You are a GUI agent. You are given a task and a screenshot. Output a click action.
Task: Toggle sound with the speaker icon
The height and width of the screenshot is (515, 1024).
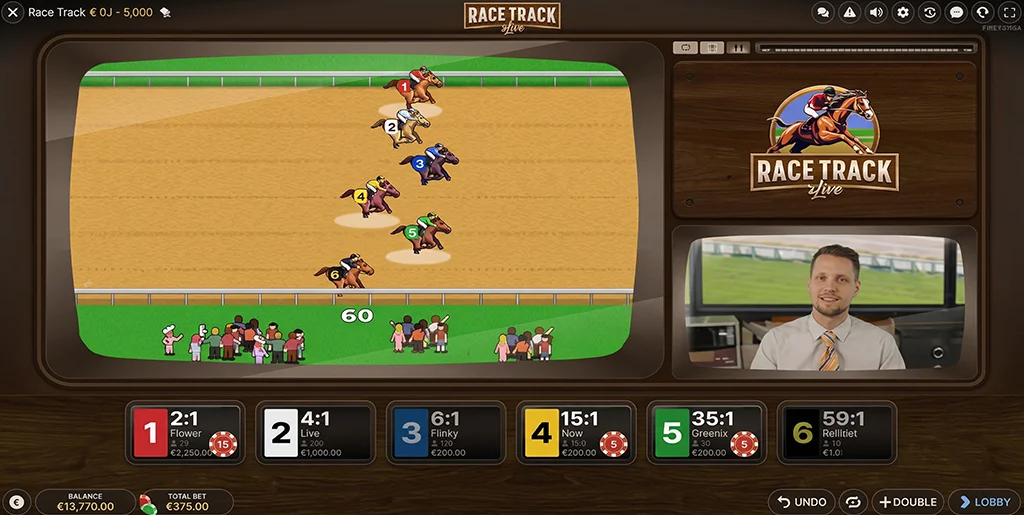(877, 13)
